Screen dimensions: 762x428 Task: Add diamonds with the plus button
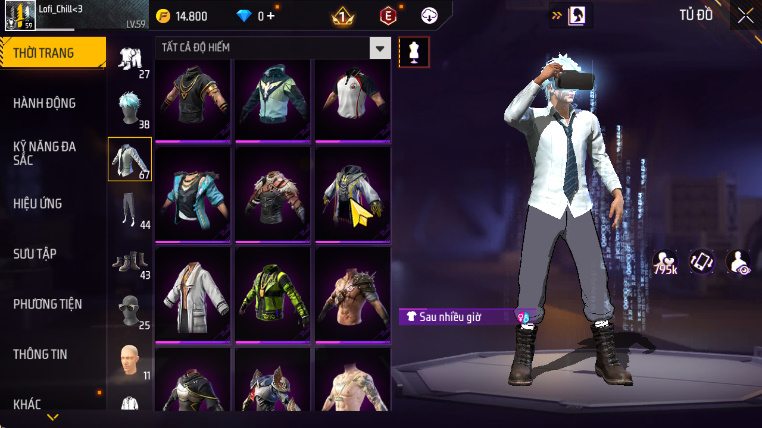(x=270, y=16)
